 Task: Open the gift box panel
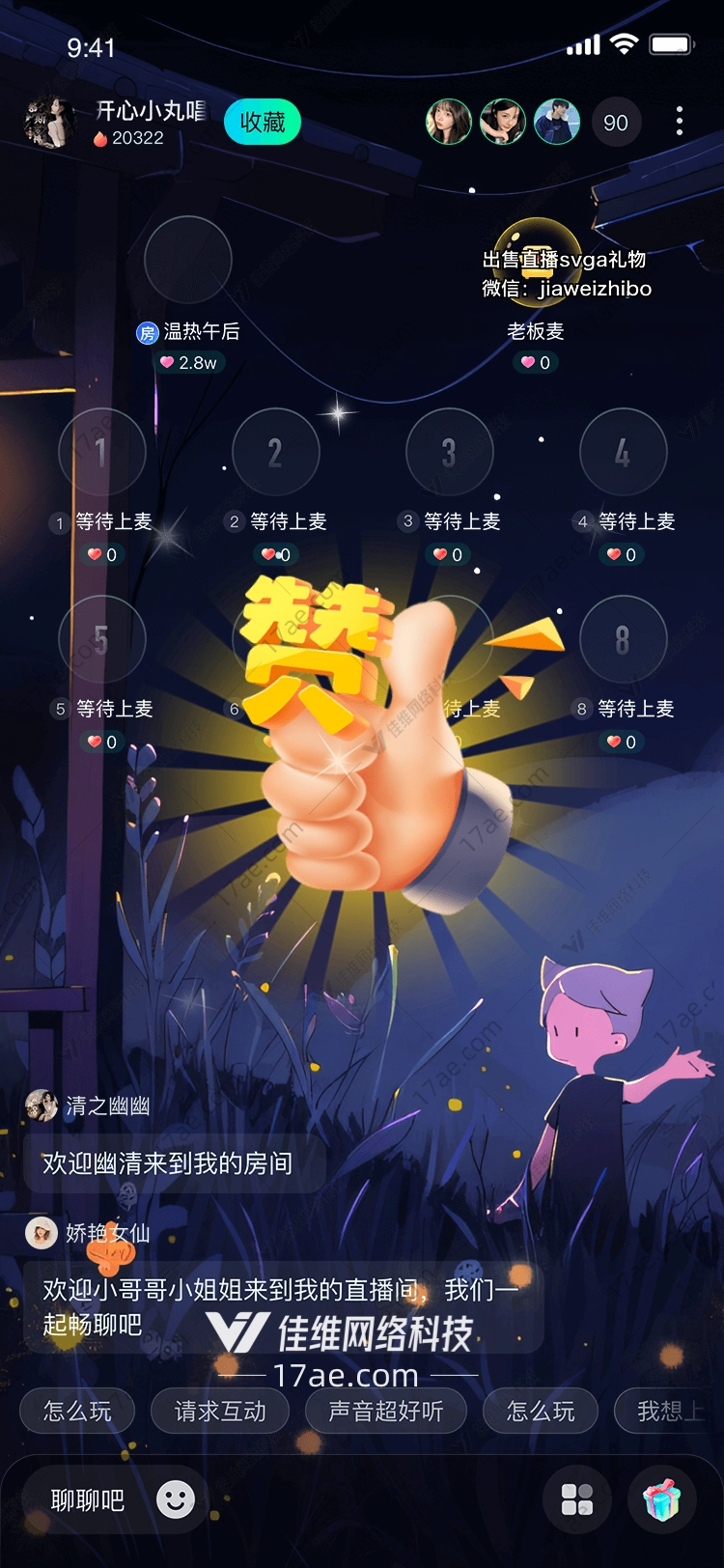pos(662,1500)
